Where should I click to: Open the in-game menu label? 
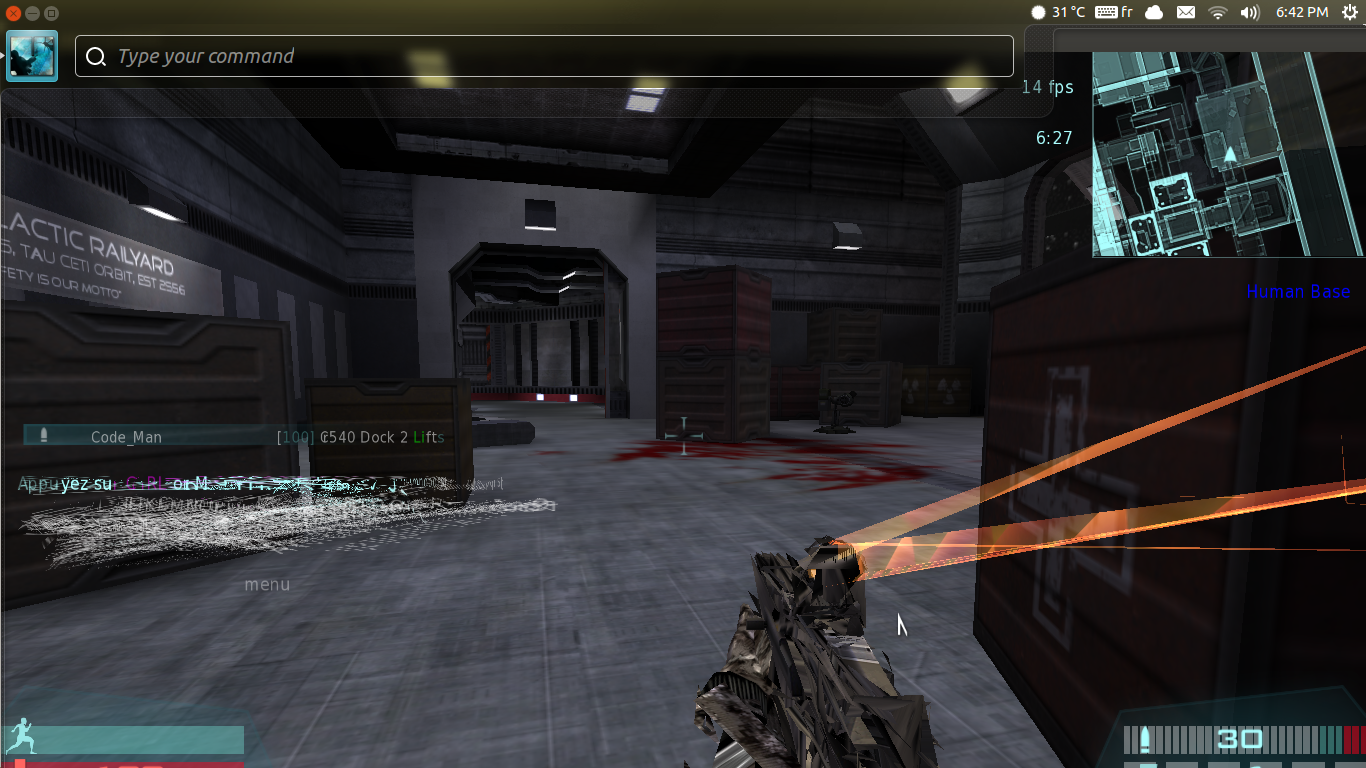pyautogui.click(x=267, y=584)
